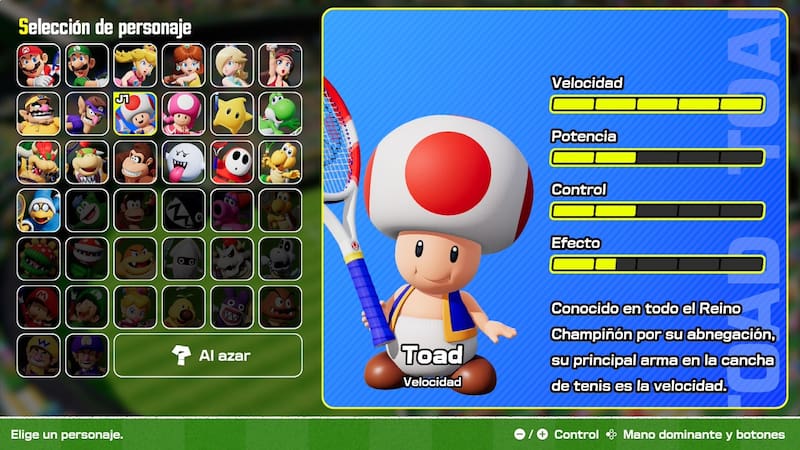Select Bowser's character tile

point(38,162)
